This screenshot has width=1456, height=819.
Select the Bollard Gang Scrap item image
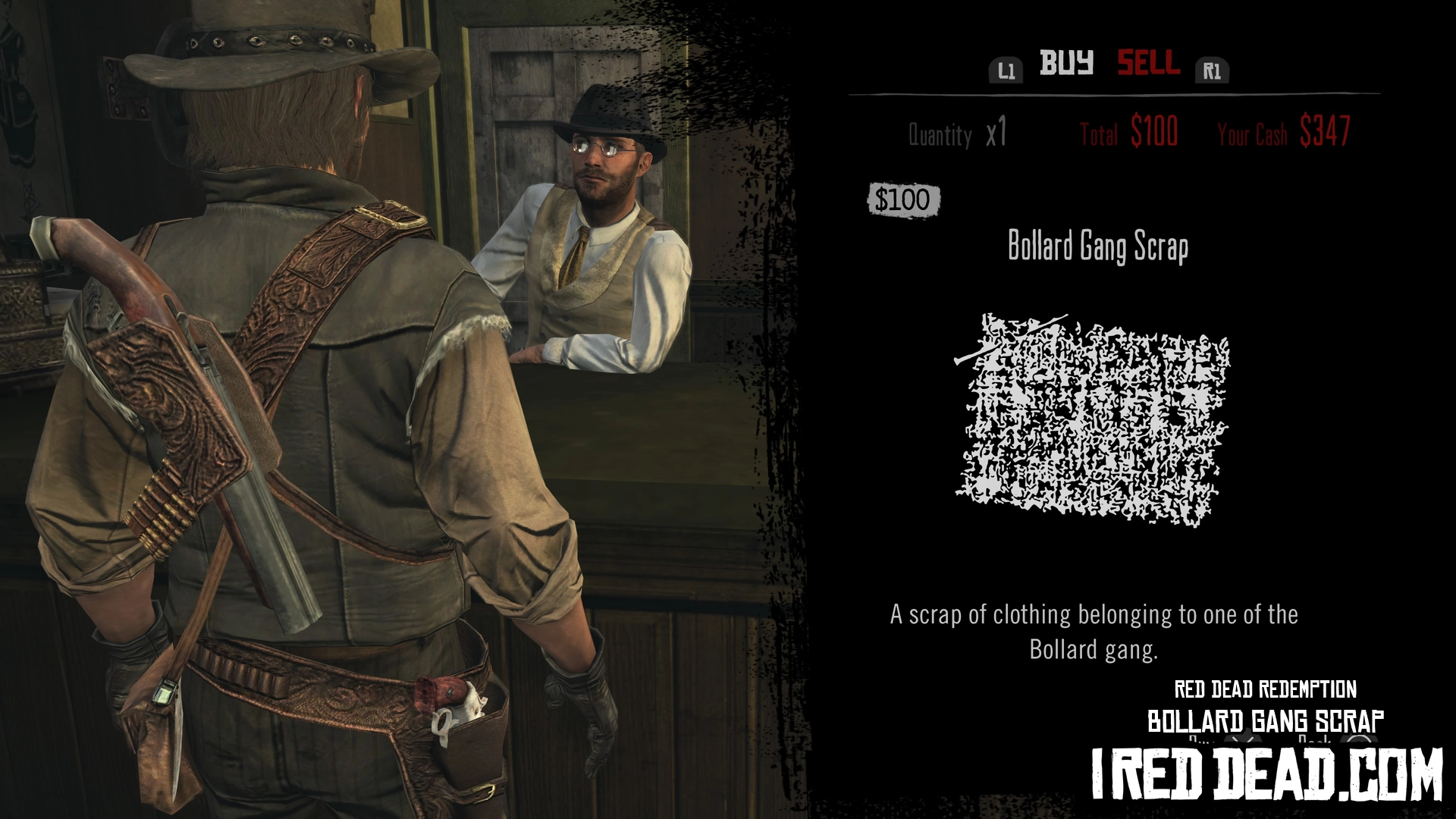click(1092, 419)
